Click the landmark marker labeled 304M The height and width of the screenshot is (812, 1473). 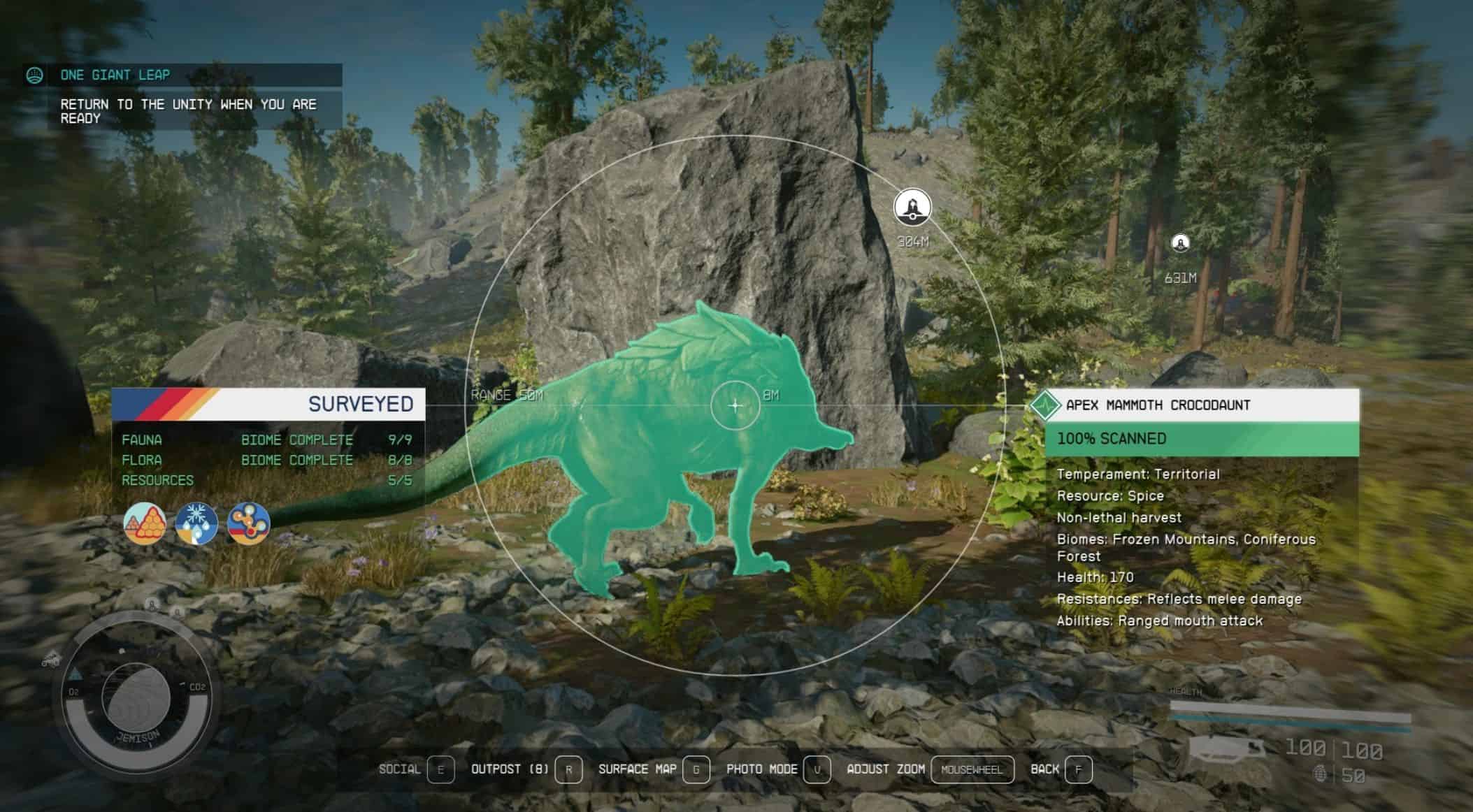click(x=912, y=208)
